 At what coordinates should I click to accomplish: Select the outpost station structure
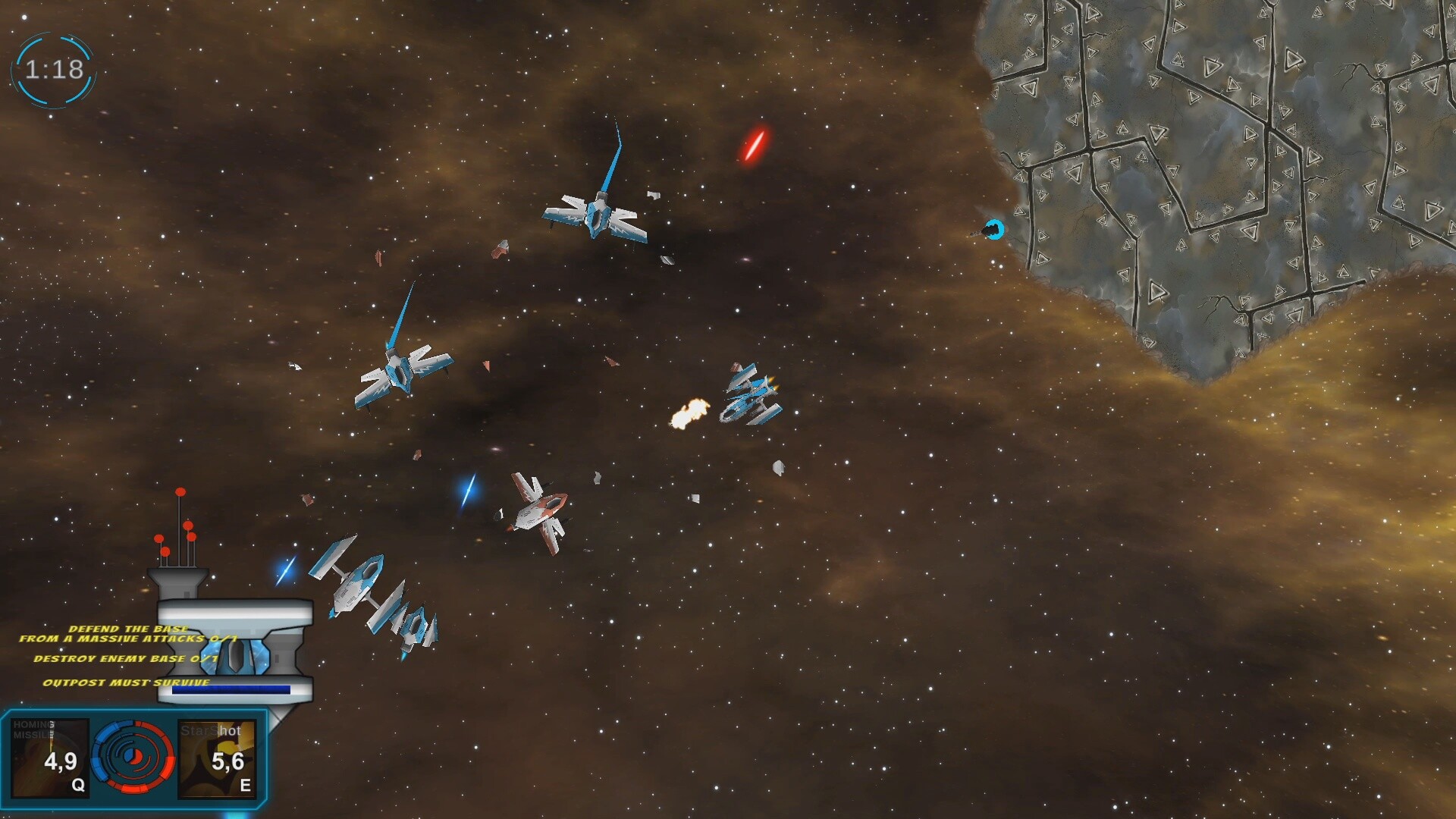[235, 652]
